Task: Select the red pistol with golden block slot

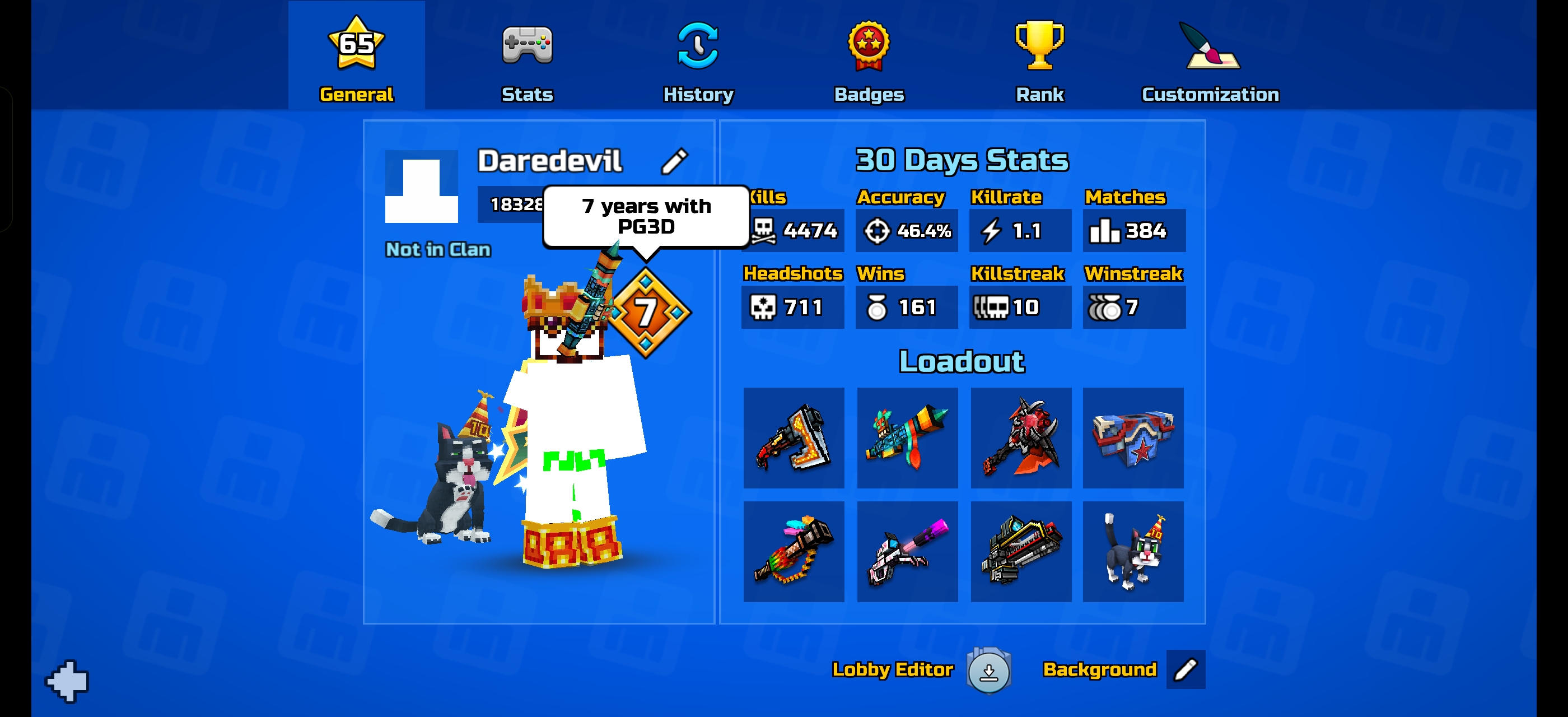Action: tap(794, 437)
